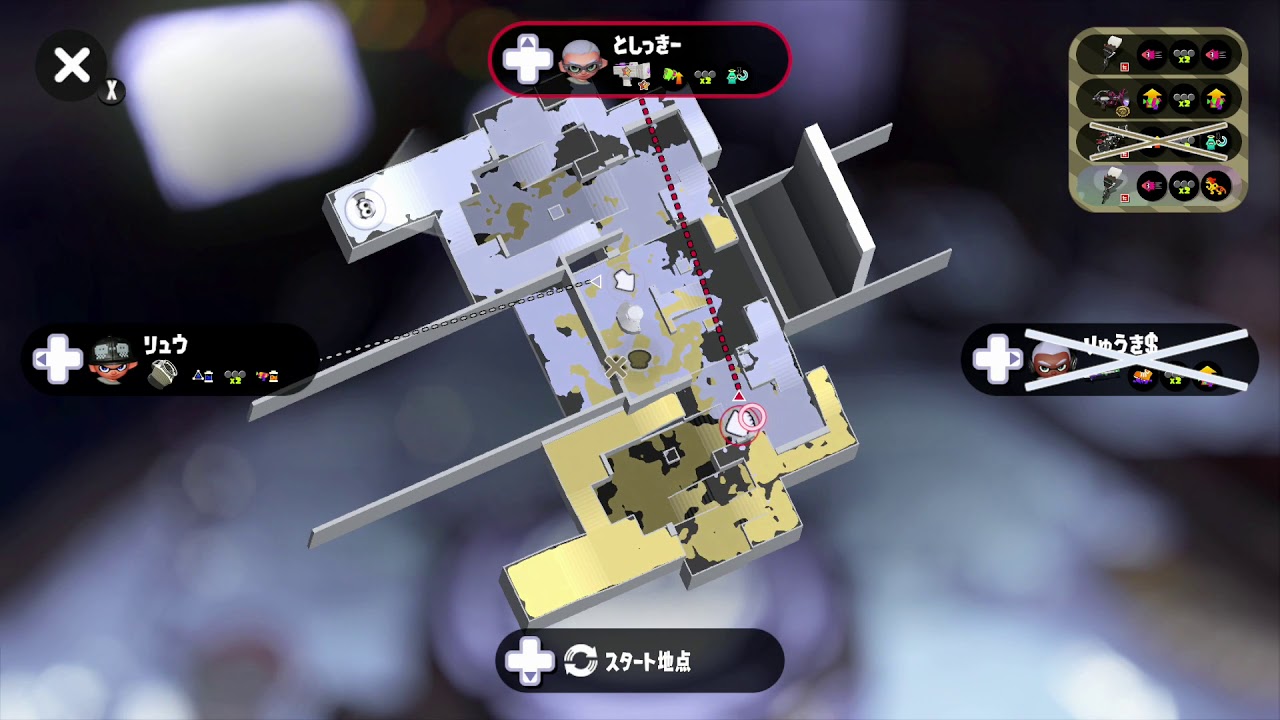Select the gold badge emblem on the purple weapon
The height and width of the screenshot is (720, 1280).
point(1123,111)
